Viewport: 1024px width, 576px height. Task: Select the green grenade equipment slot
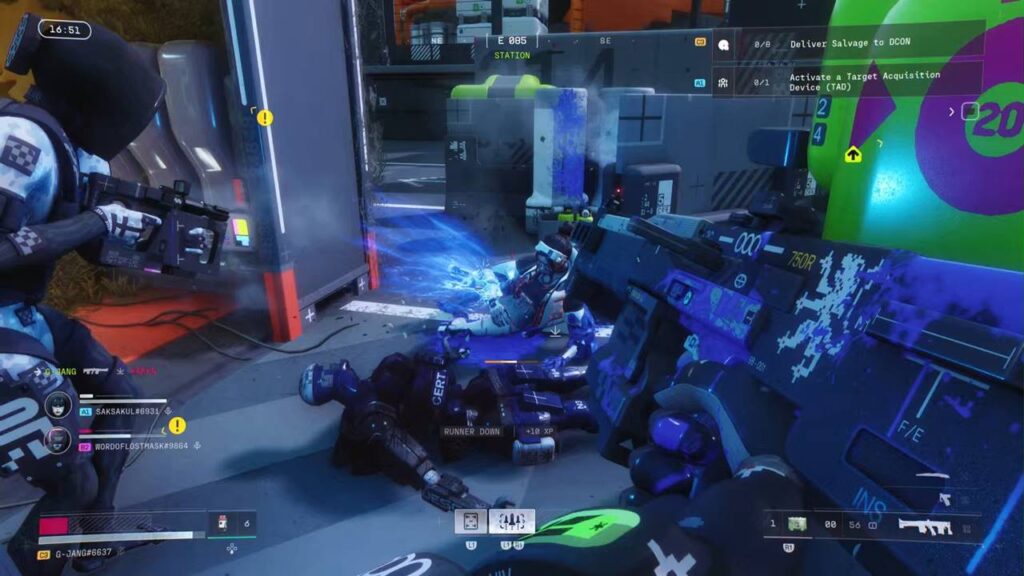pos(796,524)
